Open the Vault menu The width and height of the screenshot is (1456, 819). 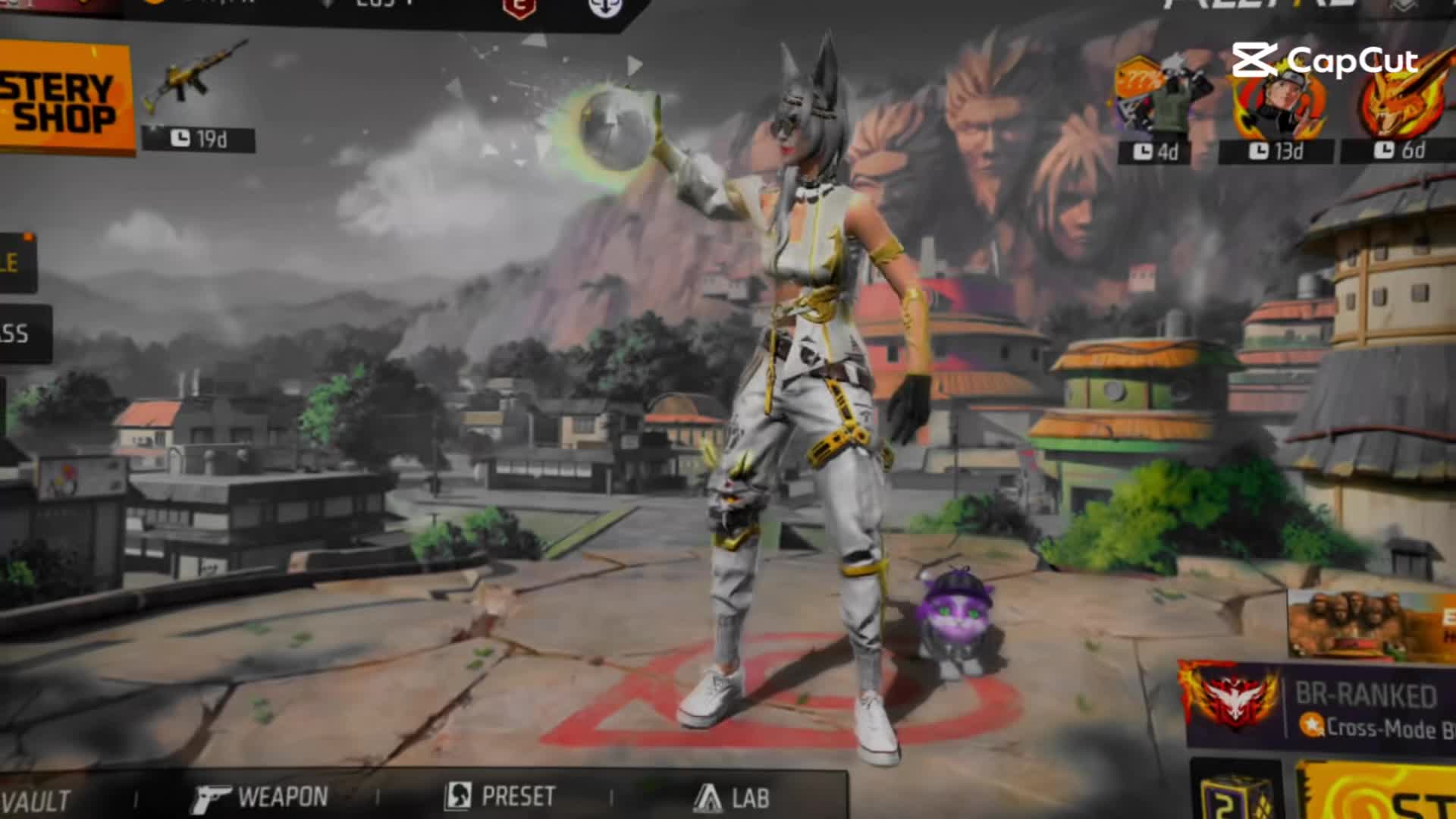click(35, 801)
